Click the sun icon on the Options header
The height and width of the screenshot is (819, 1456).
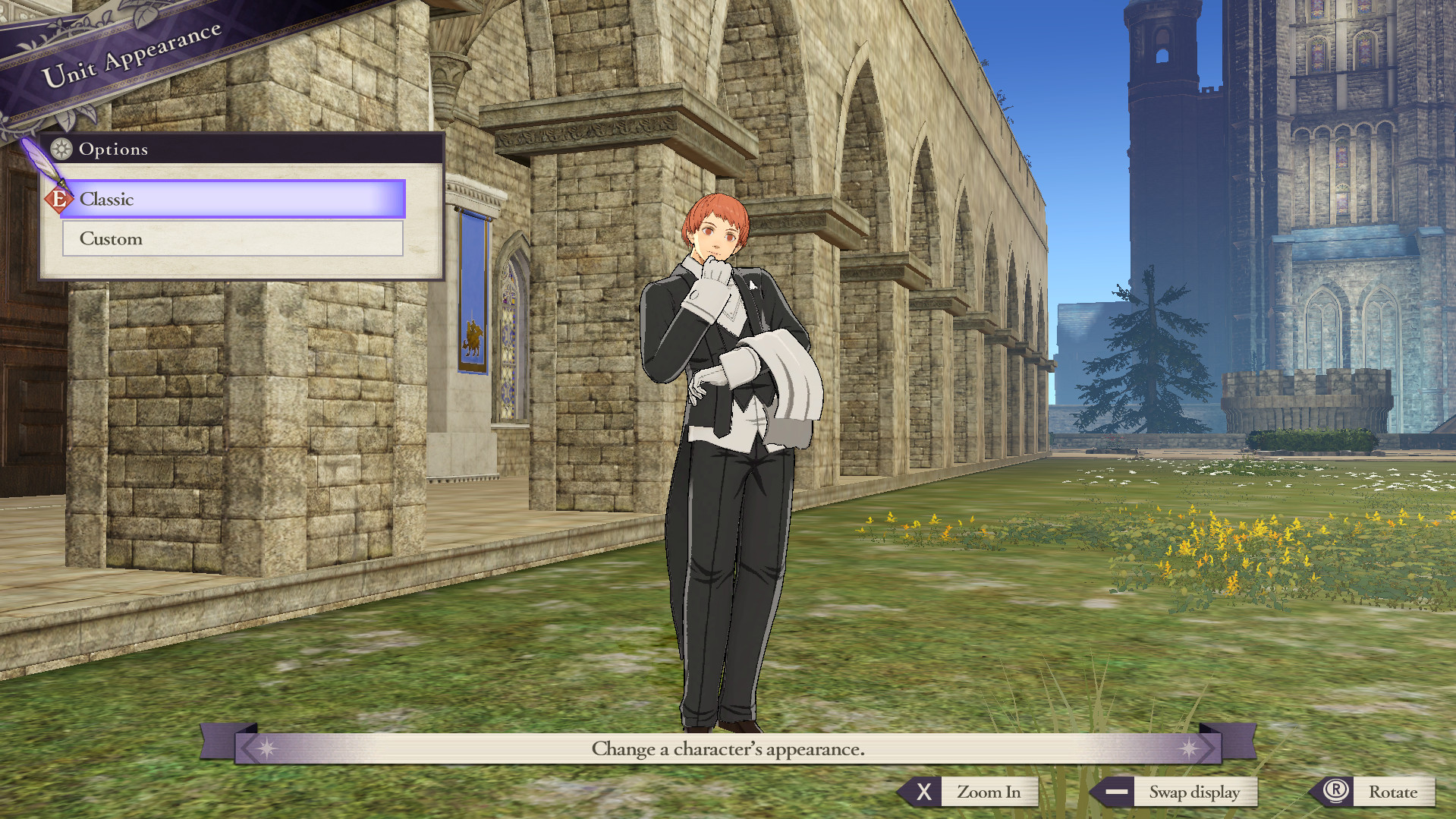(61, 149)
